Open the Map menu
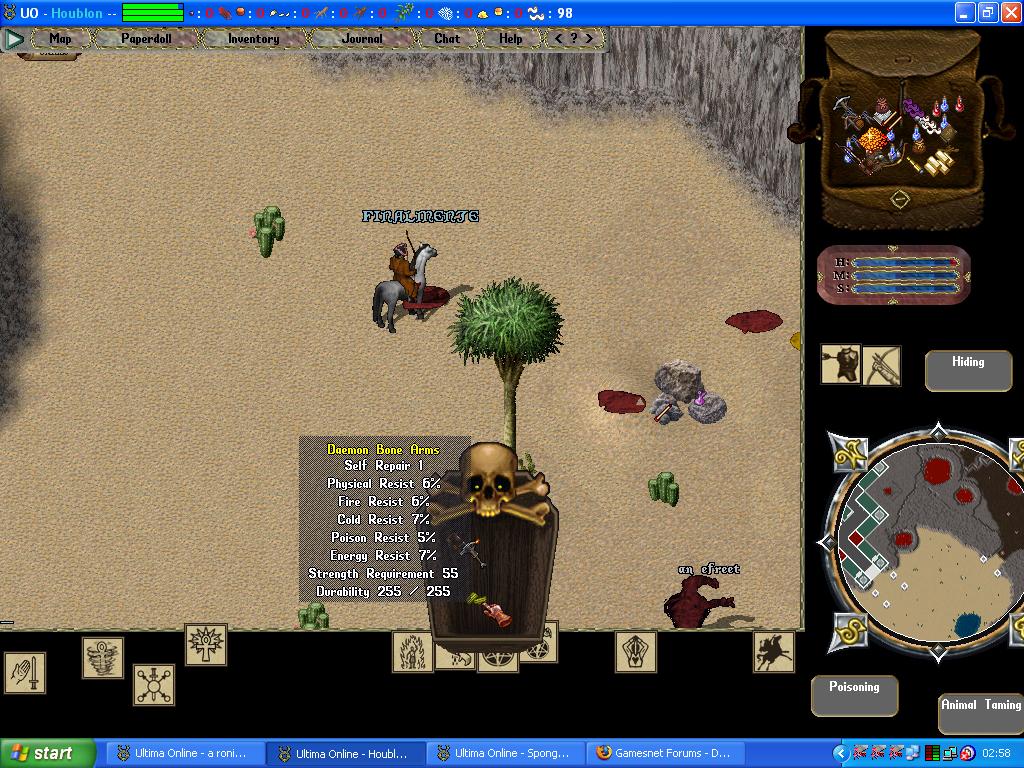The height and width of the screenshot is (768, 1024). coord(60,39)
